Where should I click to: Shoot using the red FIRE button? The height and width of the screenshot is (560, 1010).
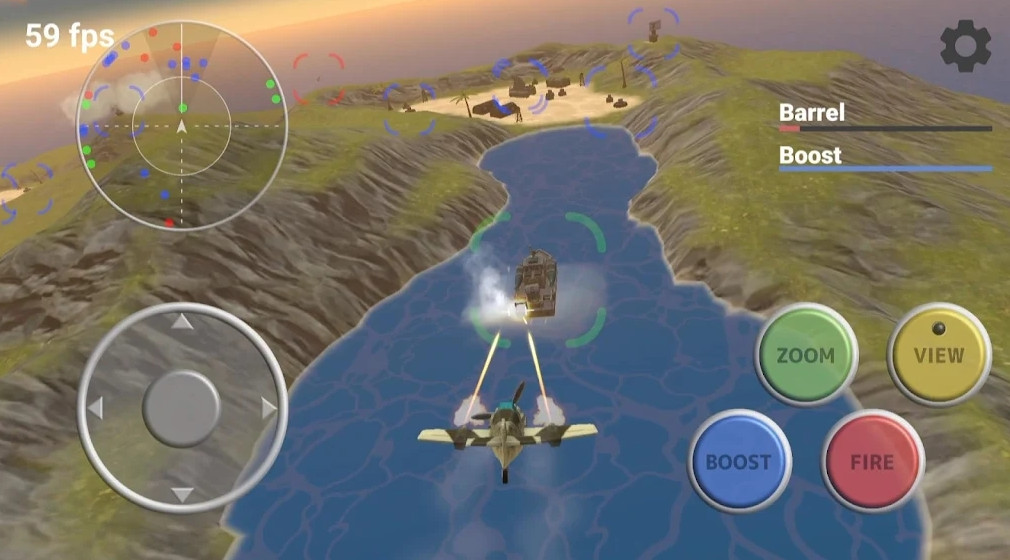click(872, 462)
